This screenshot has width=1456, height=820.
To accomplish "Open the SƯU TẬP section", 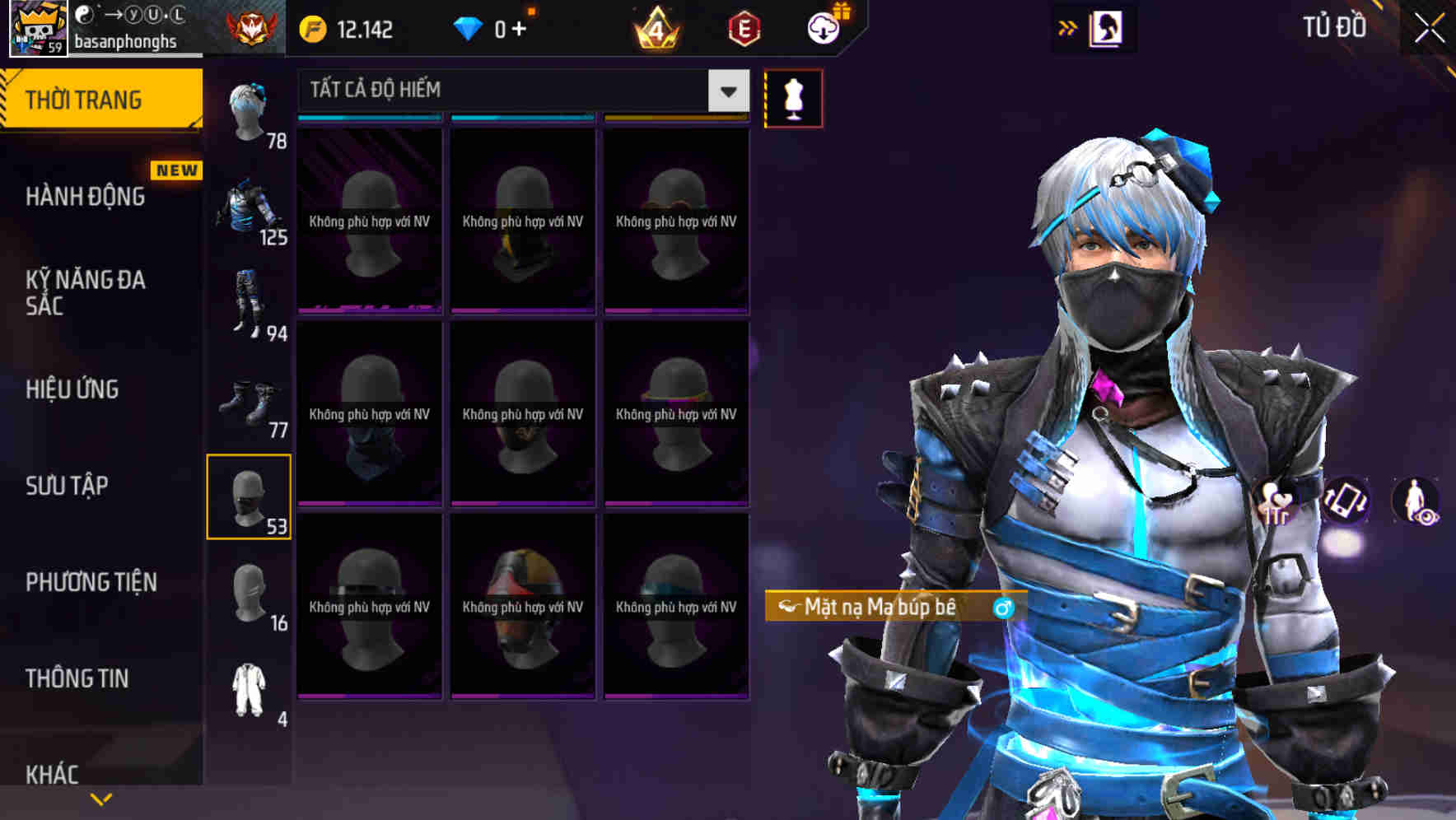I will point(66,486).
